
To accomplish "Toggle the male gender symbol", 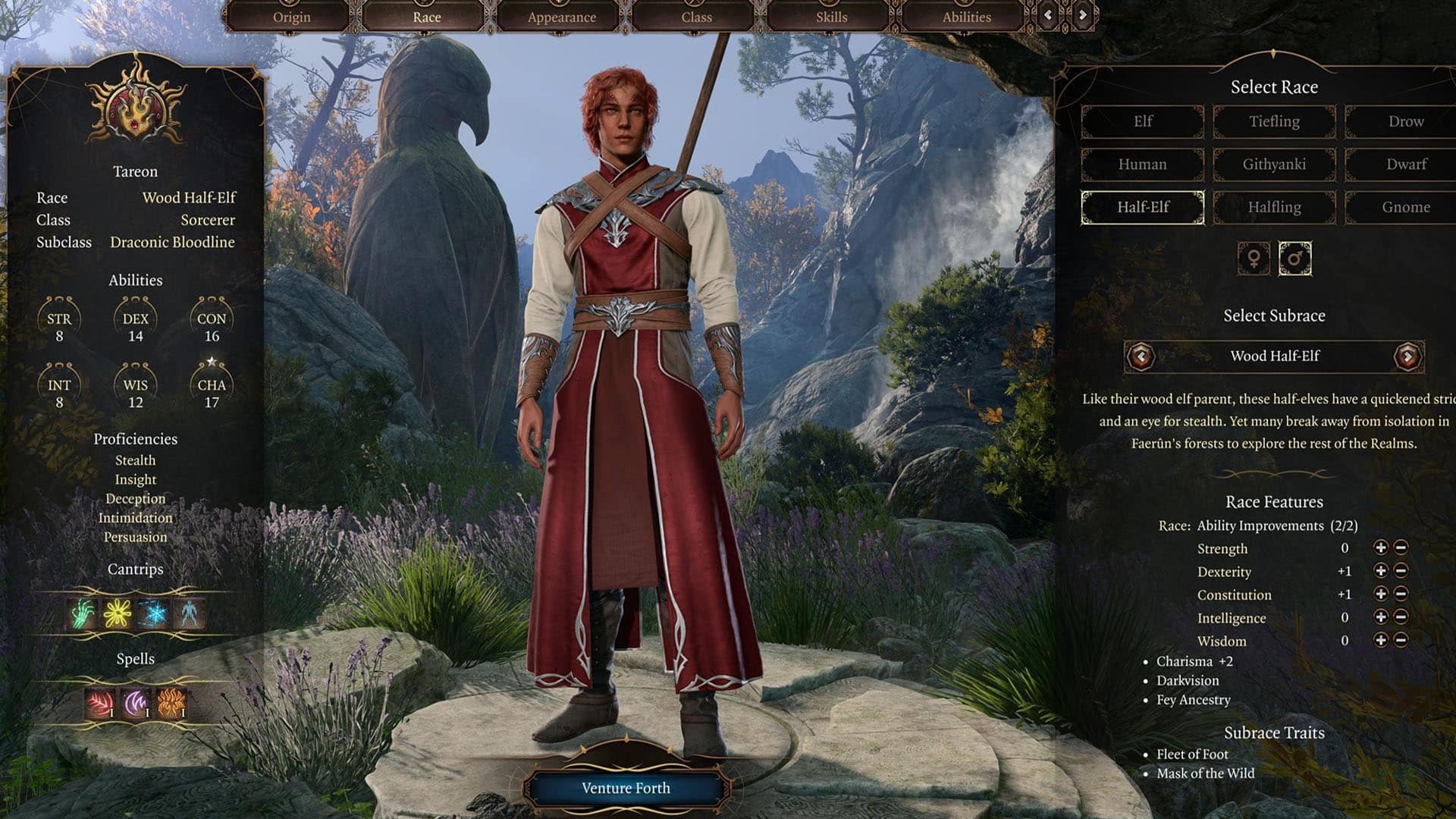I will 1294,258.
